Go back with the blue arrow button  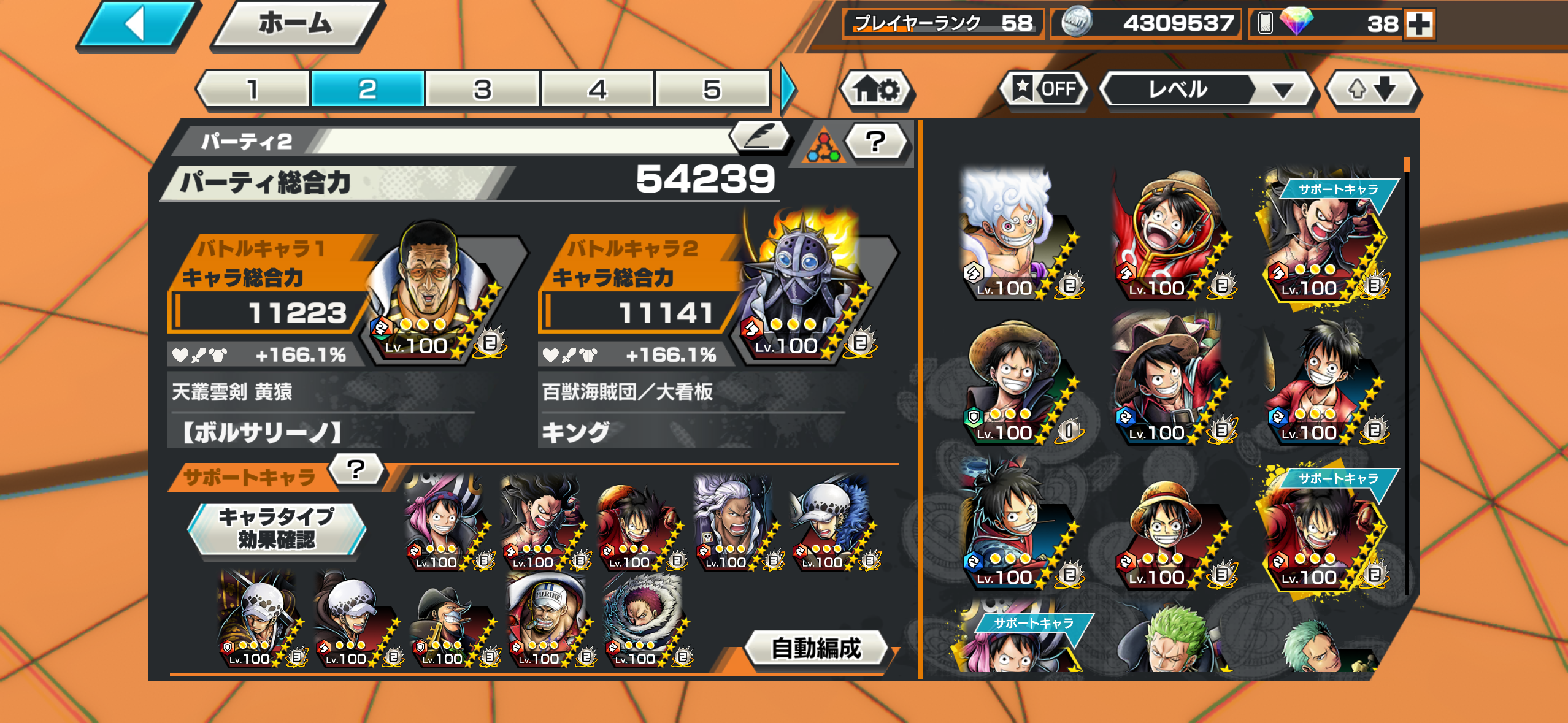tap(136, 25)
